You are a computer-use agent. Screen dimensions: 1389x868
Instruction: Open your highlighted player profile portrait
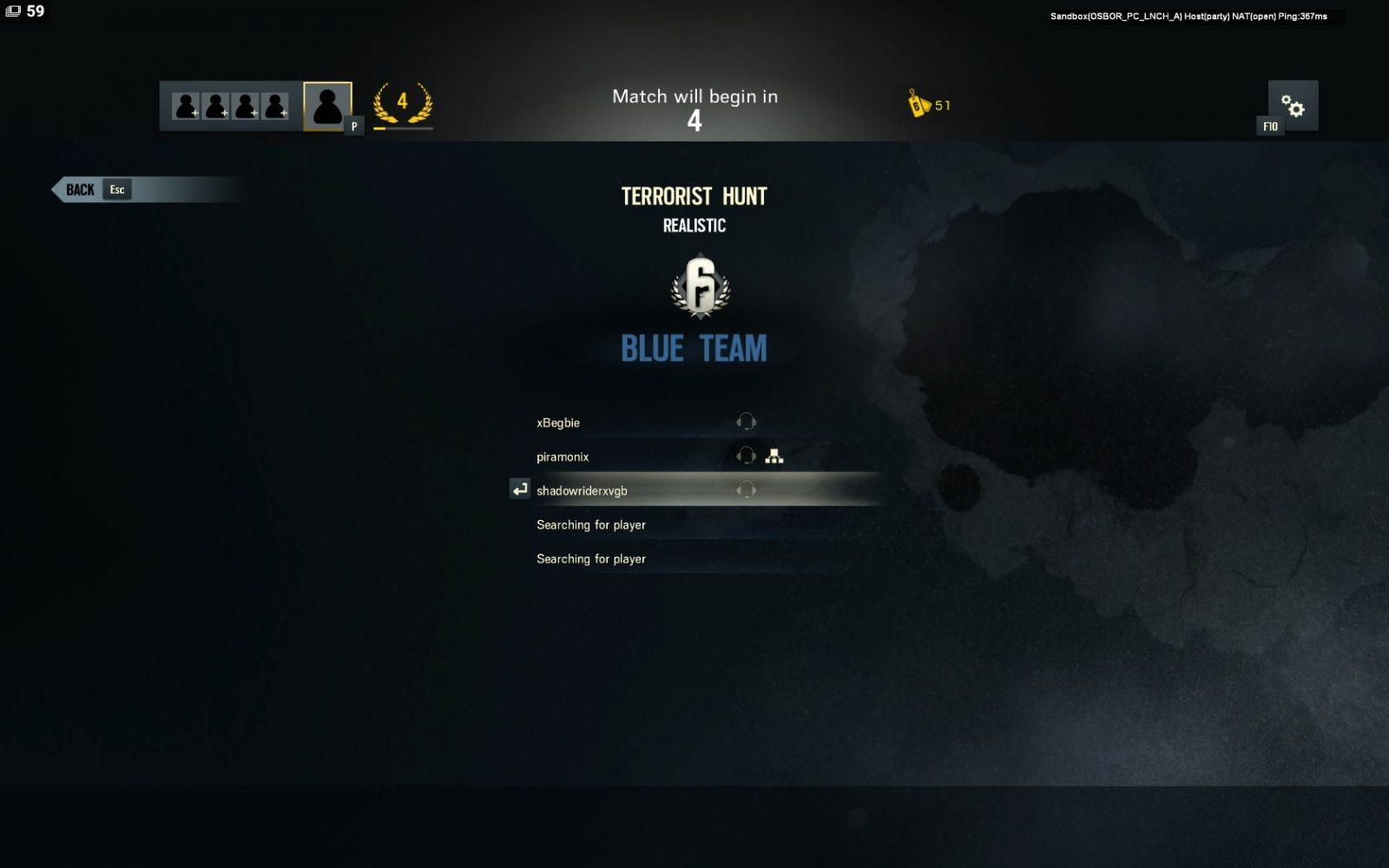point(327,106)
